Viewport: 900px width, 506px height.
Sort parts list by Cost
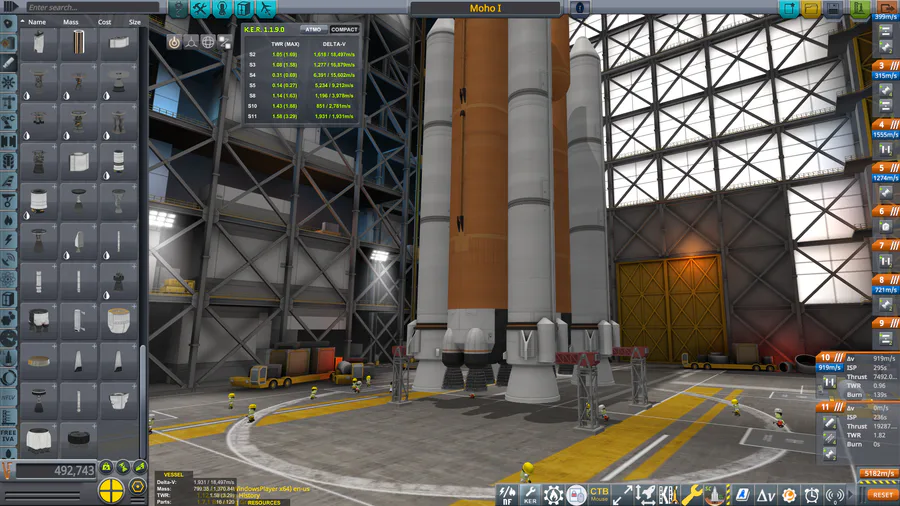pyautogui.click(x=104, y=21)
